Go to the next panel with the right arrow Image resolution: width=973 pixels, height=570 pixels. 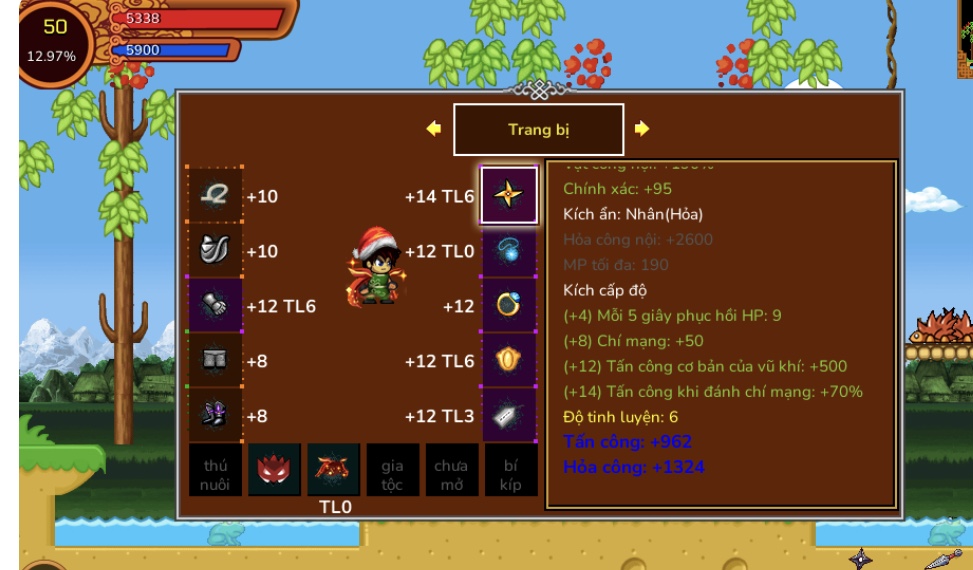[x=642, y=129]
